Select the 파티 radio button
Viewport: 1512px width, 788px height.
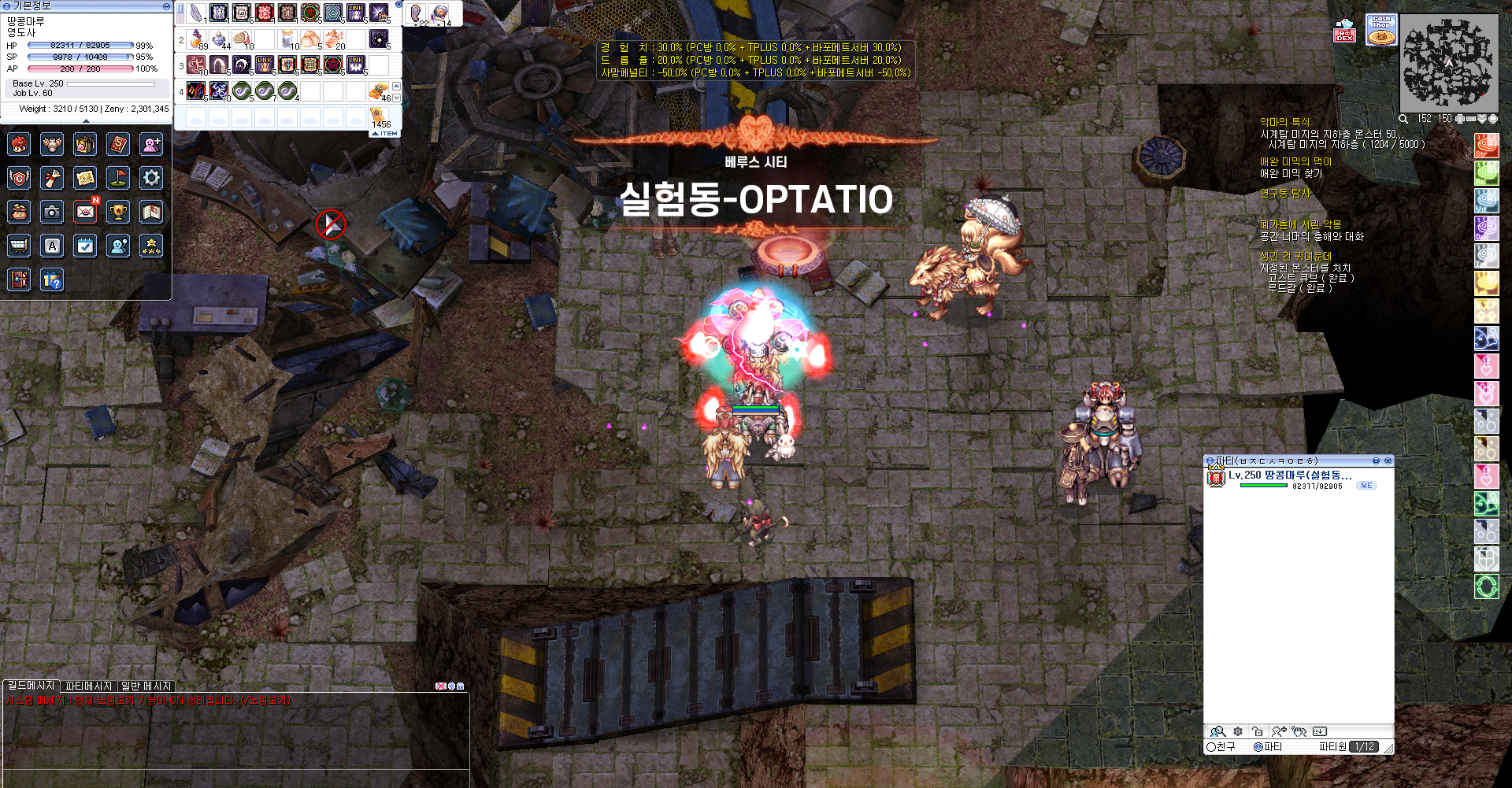click(x=1258, y=746)
